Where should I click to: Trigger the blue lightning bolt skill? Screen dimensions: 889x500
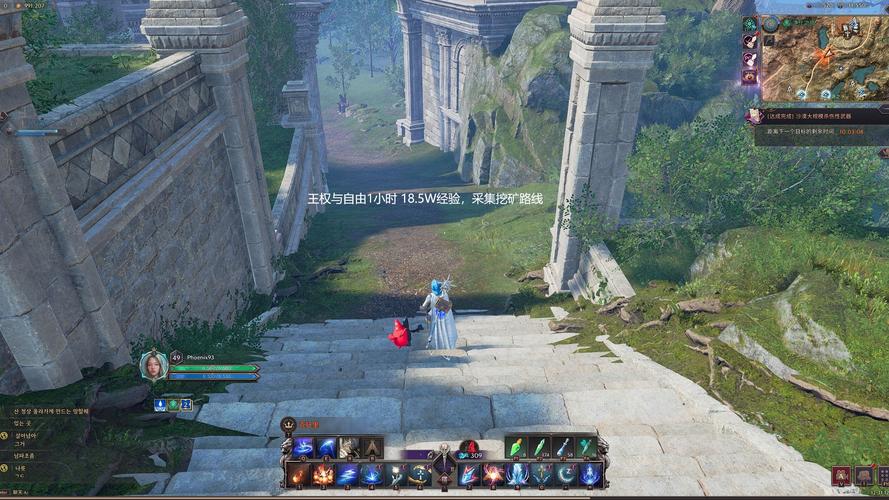(347, 474)
